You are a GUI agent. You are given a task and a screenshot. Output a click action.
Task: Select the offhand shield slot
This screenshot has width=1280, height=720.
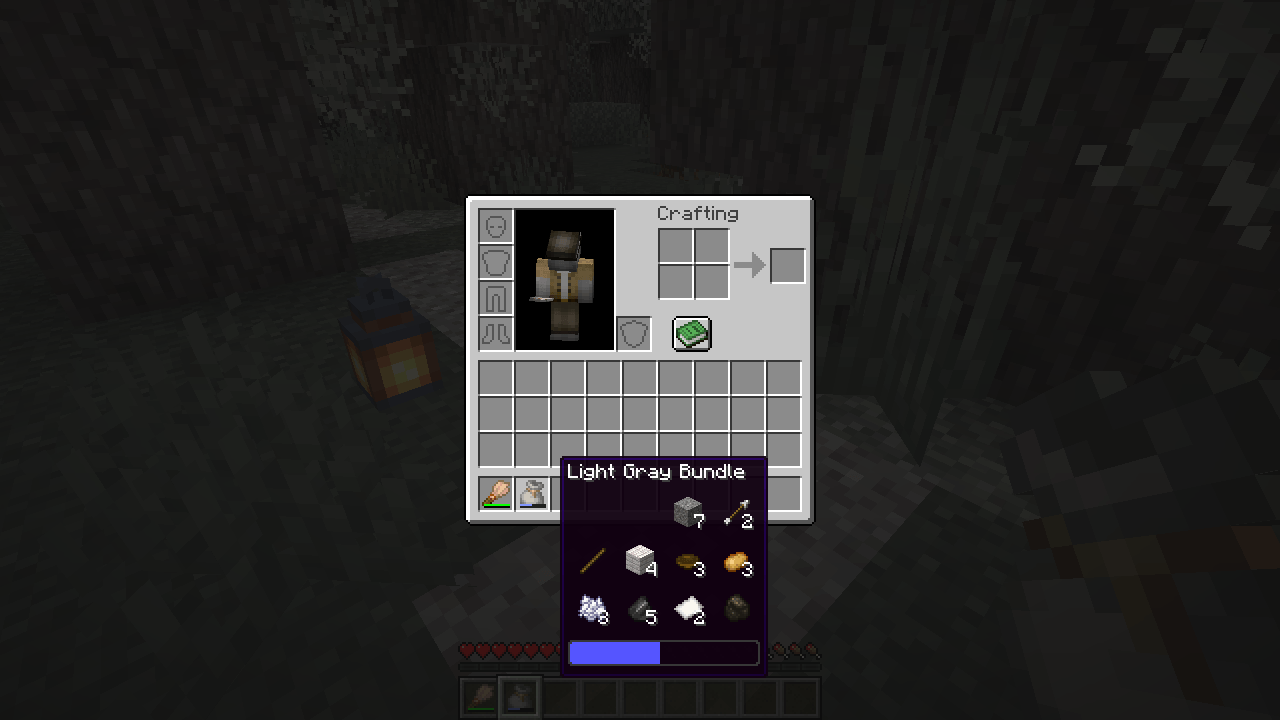coord(634,333)
